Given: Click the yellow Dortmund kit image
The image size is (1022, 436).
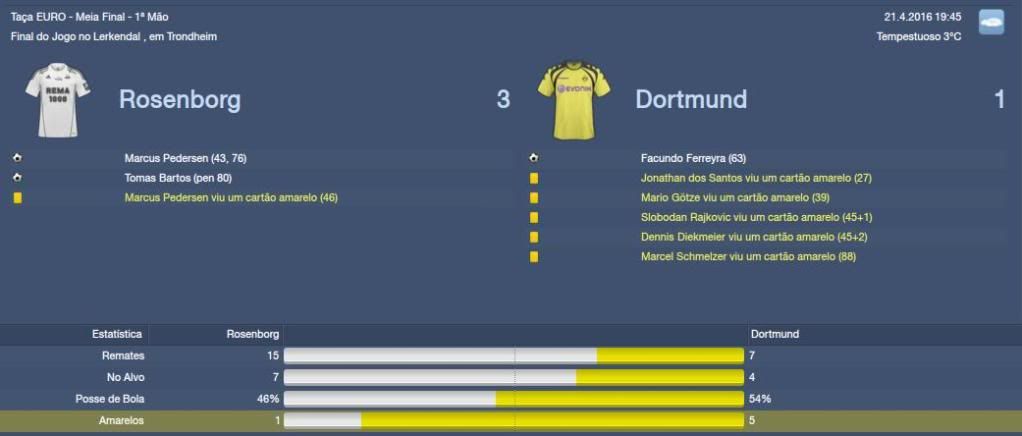Looking at the screenshot, I should click(572, 100).
